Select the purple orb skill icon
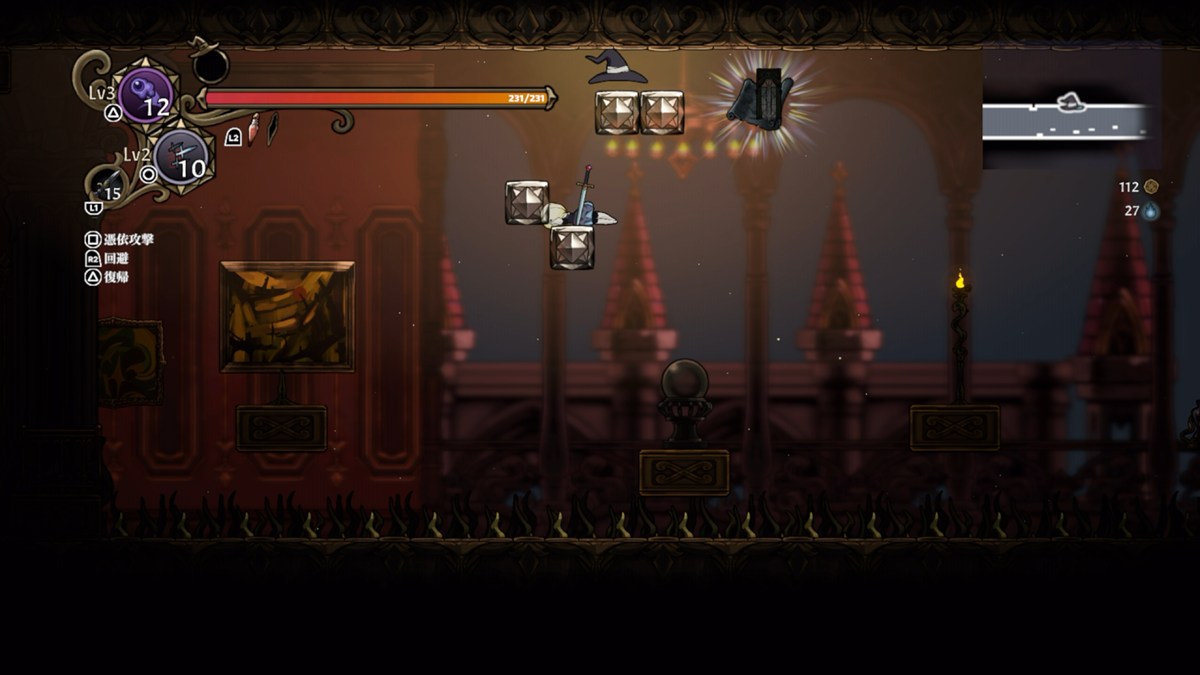 pos(146,95)
